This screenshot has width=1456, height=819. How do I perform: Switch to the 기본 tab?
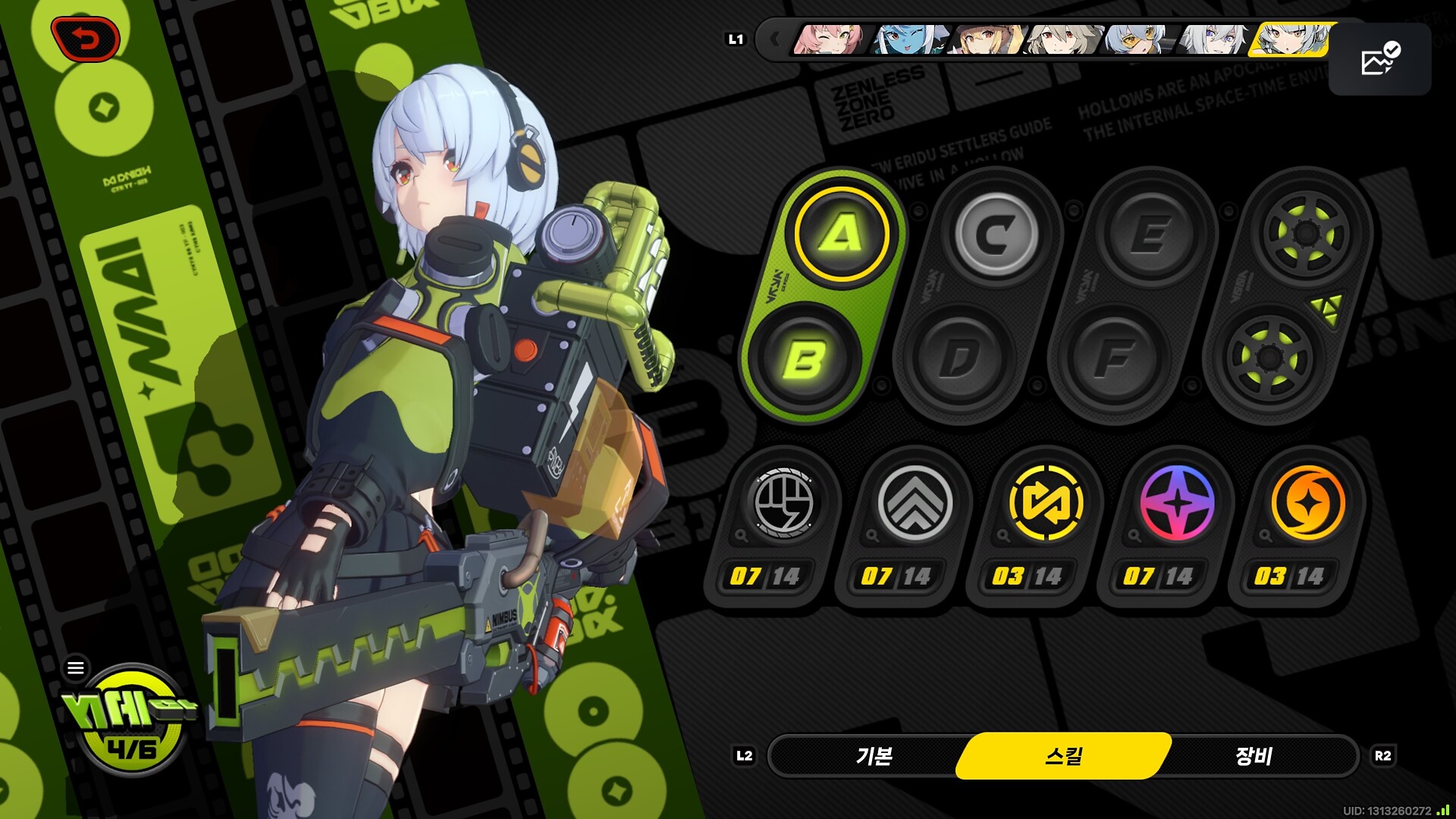click(x=874, y=756)
